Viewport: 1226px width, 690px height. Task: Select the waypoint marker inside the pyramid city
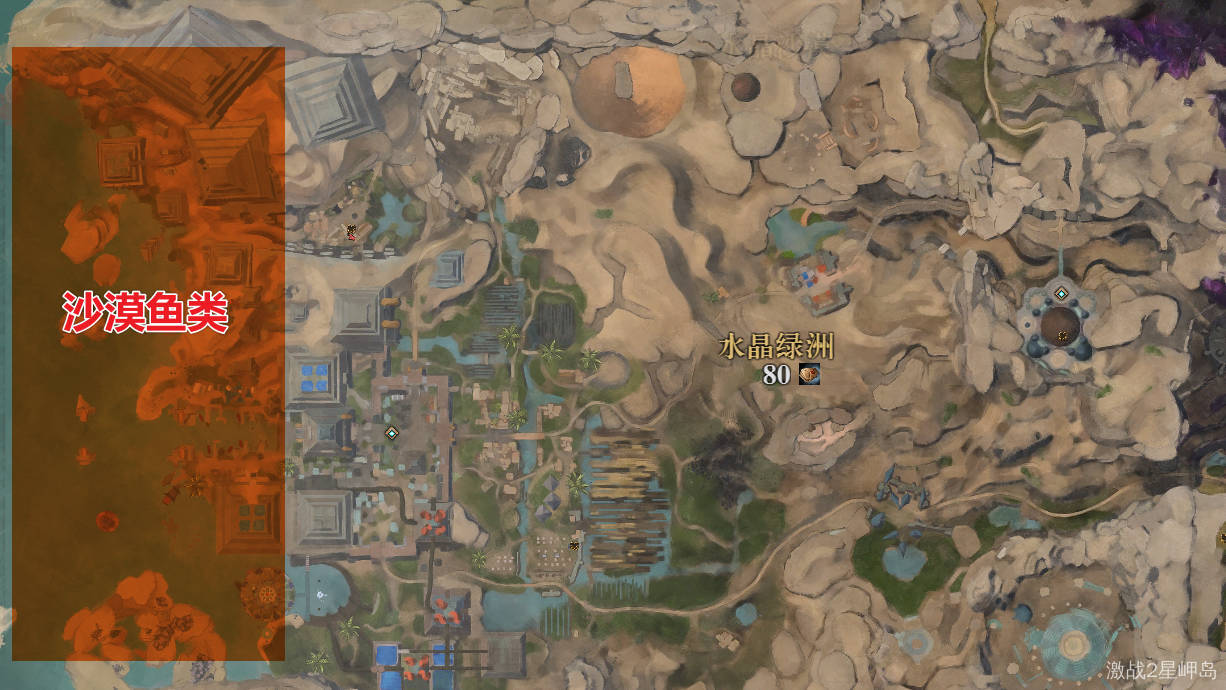tap(392, 433)
